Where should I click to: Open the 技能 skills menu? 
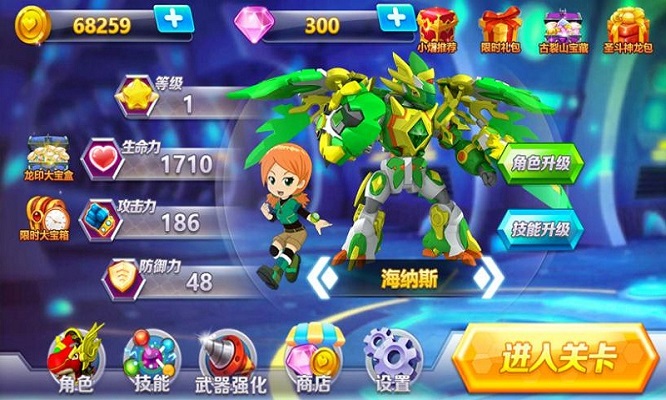[x=152, y=359]
